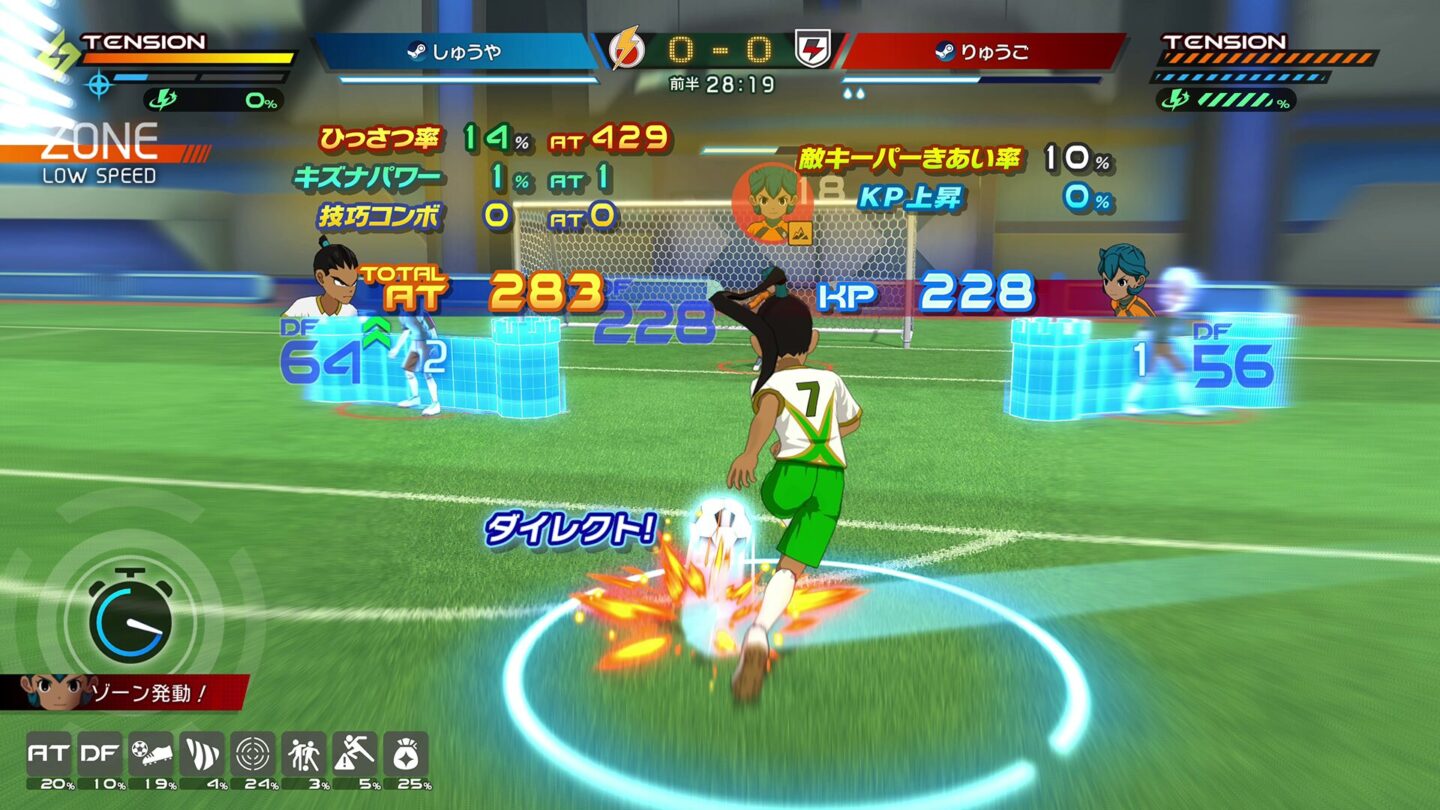Click the shooting boot stat icon

pos(149,752)
